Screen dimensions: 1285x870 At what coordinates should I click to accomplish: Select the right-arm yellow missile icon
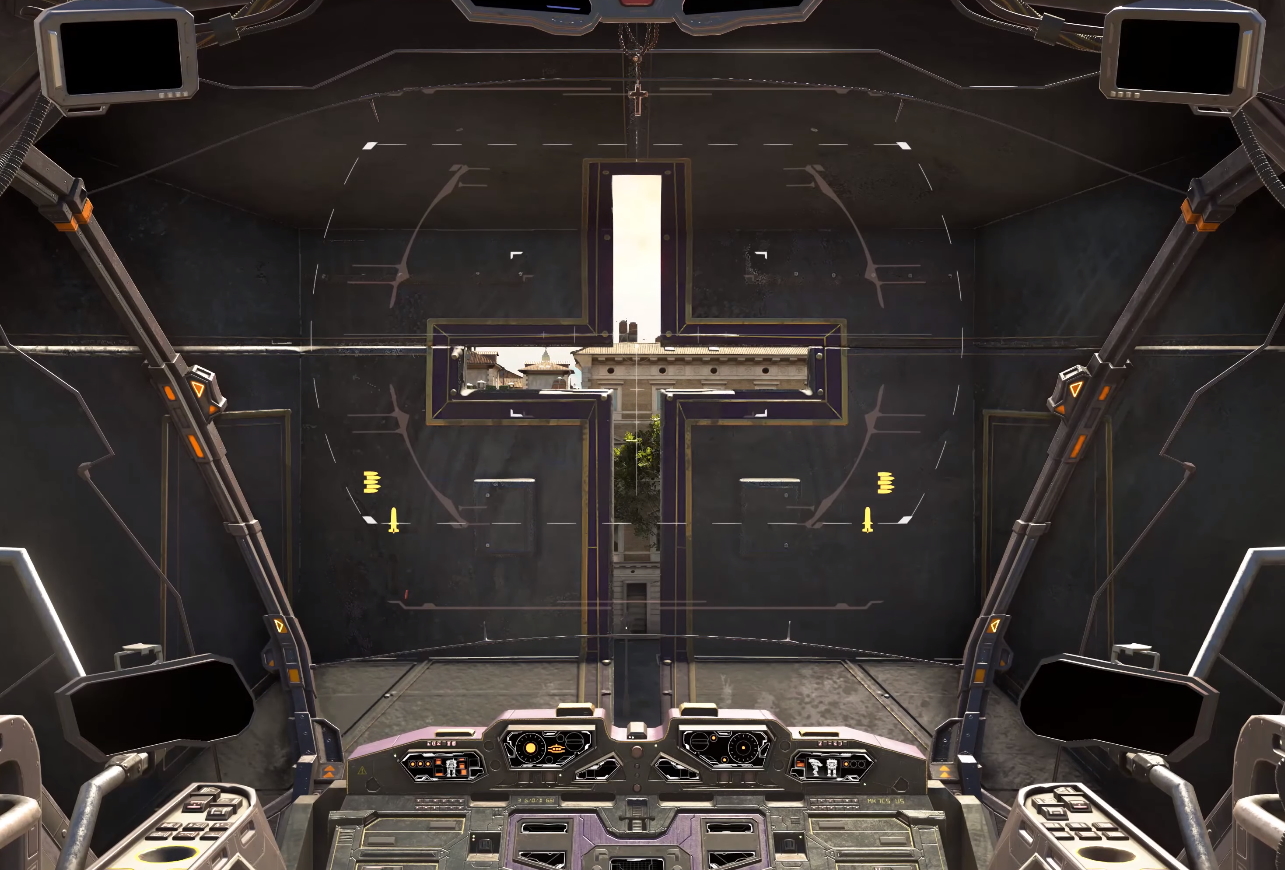point(867,520)
